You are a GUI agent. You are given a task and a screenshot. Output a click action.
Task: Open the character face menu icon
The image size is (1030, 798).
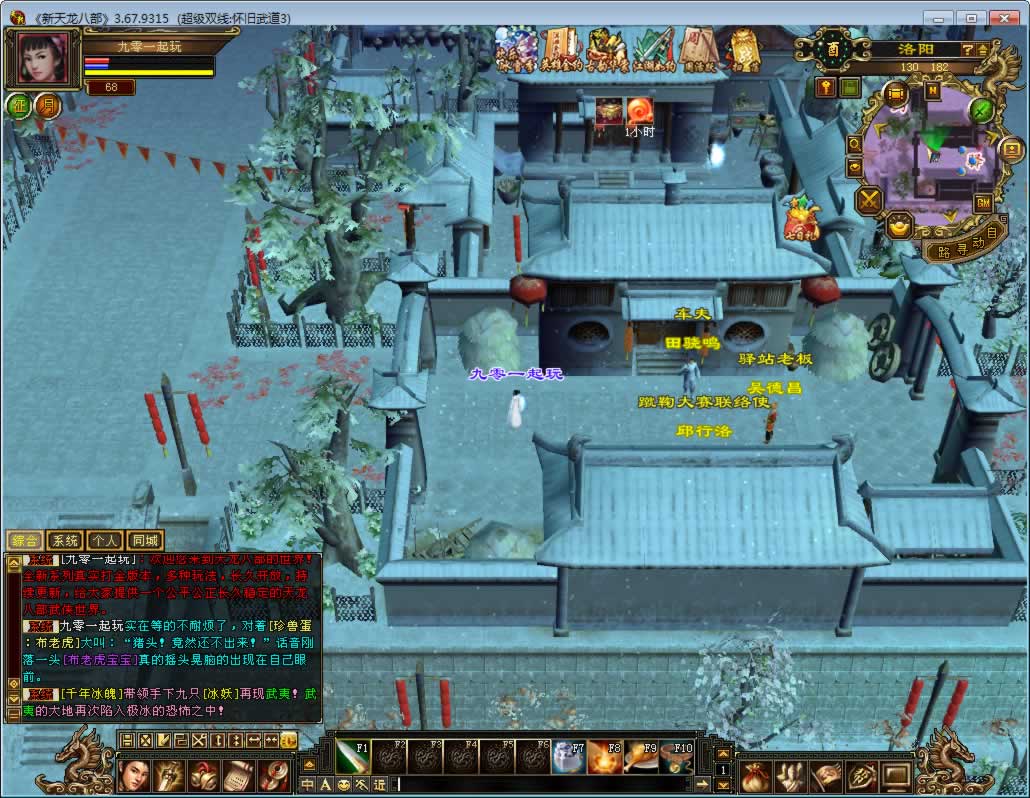134,776
